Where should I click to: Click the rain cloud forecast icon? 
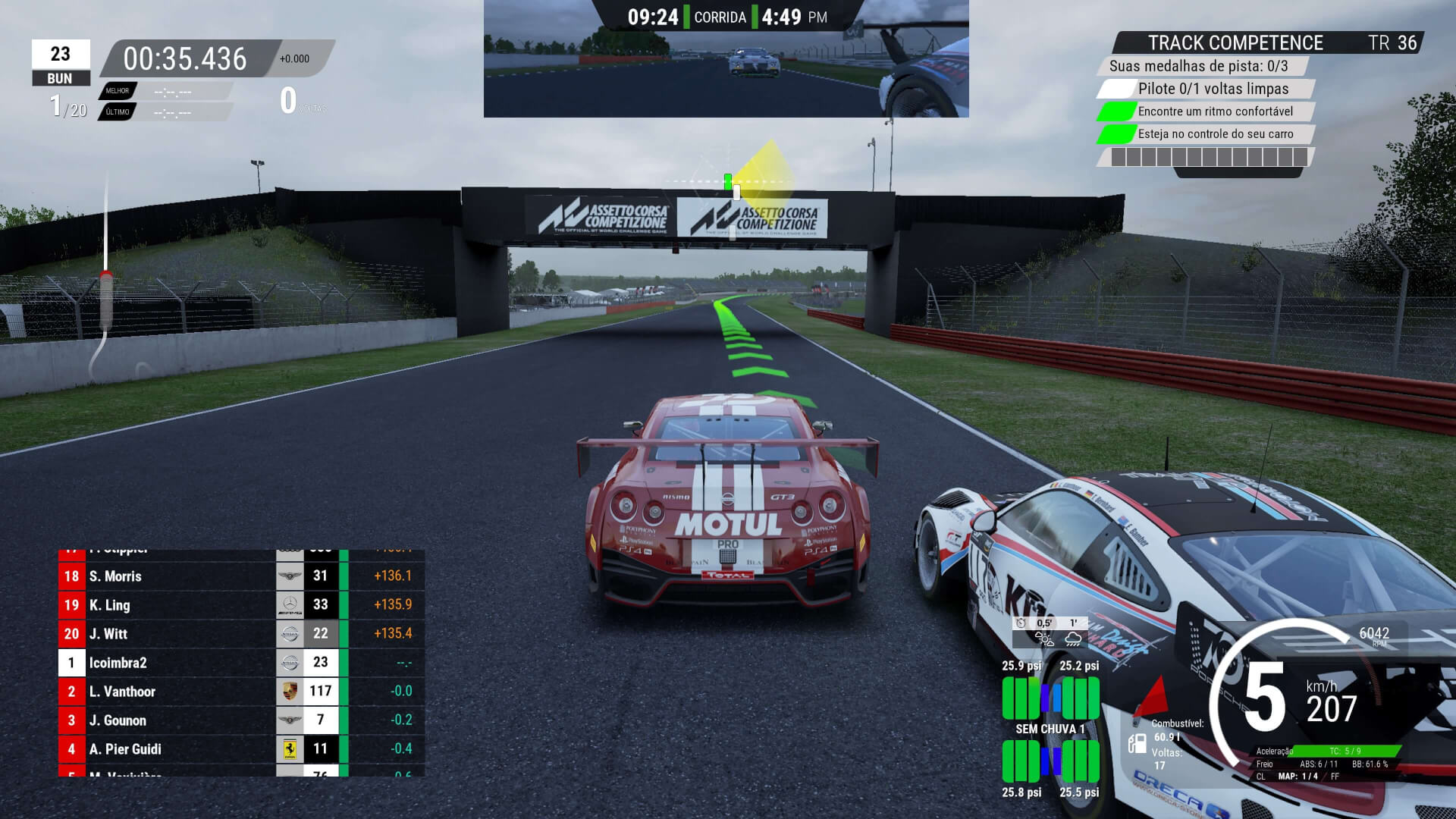(1073, 639)
